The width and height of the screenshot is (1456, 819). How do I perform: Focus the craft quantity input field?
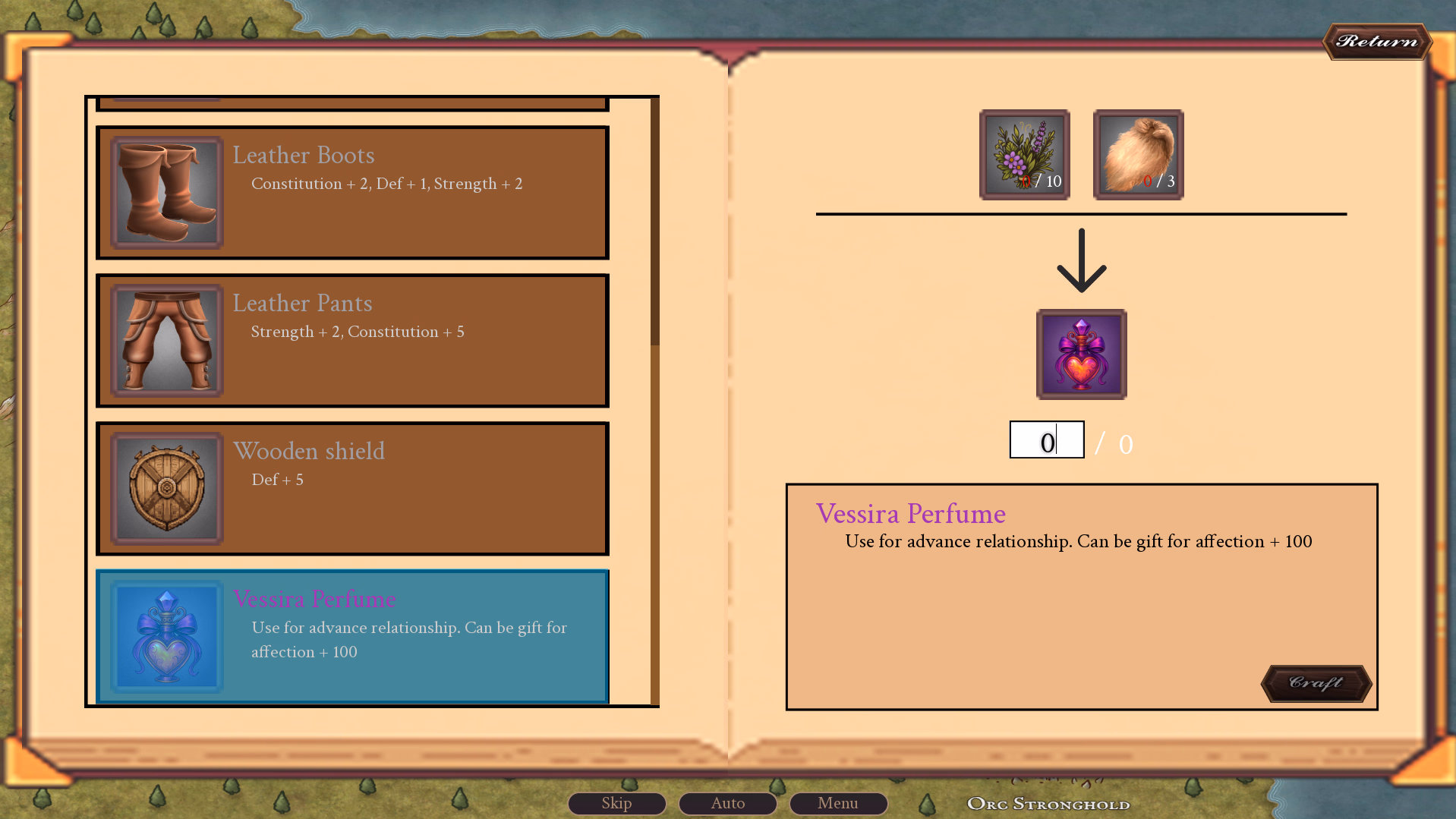point(1046,440)
